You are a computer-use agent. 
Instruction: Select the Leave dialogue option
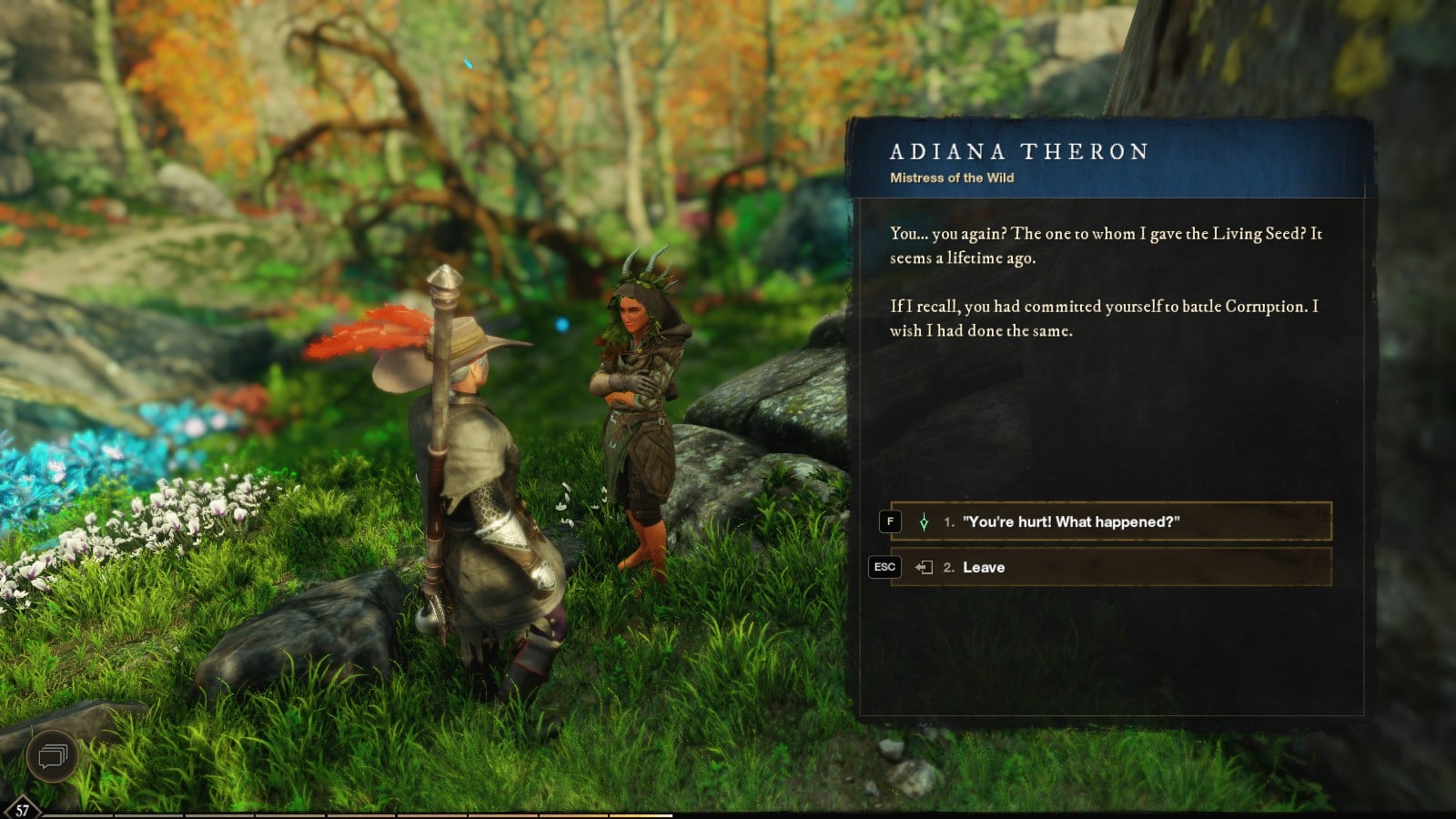[x=1110, y=567]
